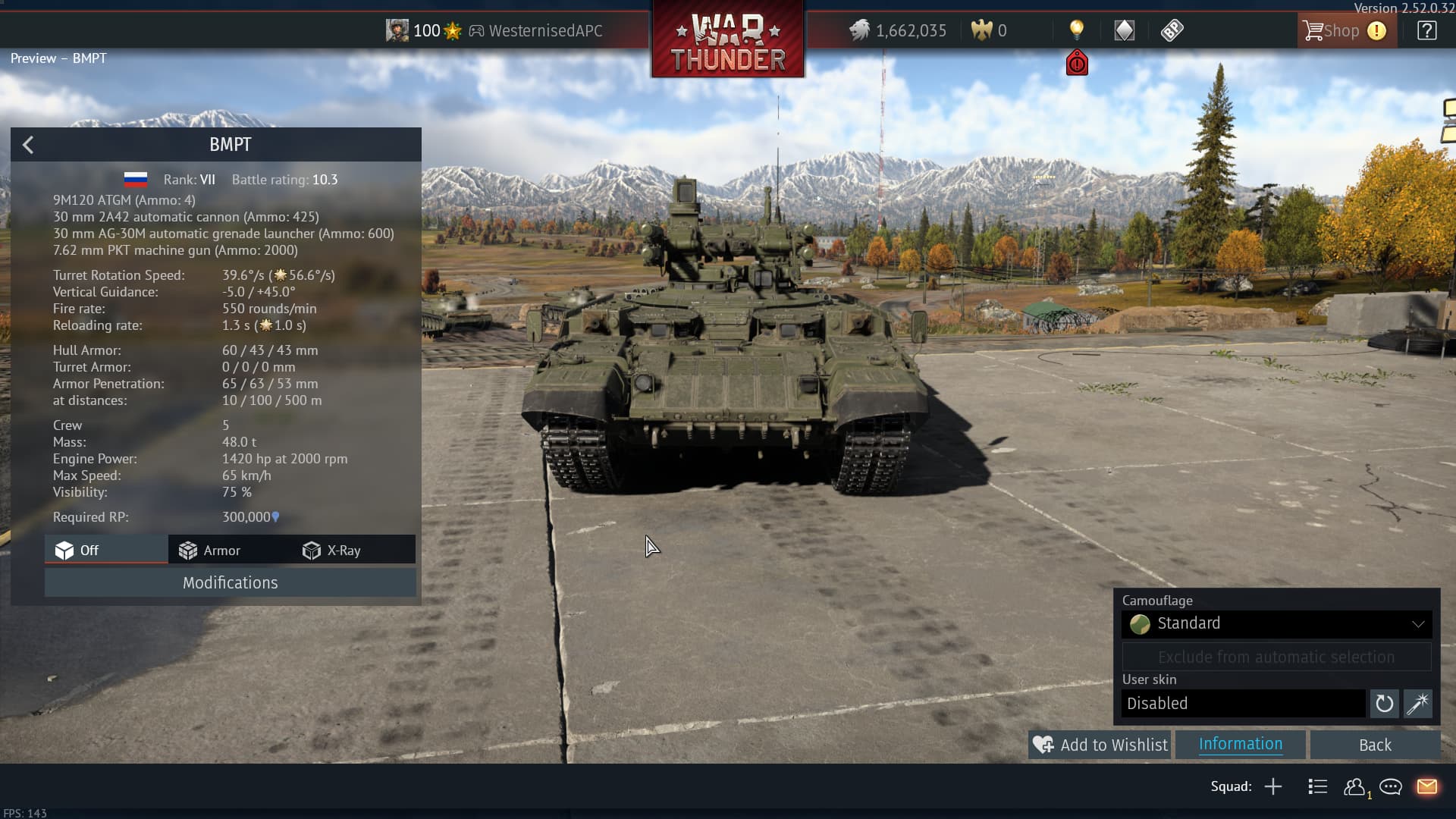Click the Back button
Image resolution: width=1456 pixels, height=819 pixels.
coord(1374,745)
